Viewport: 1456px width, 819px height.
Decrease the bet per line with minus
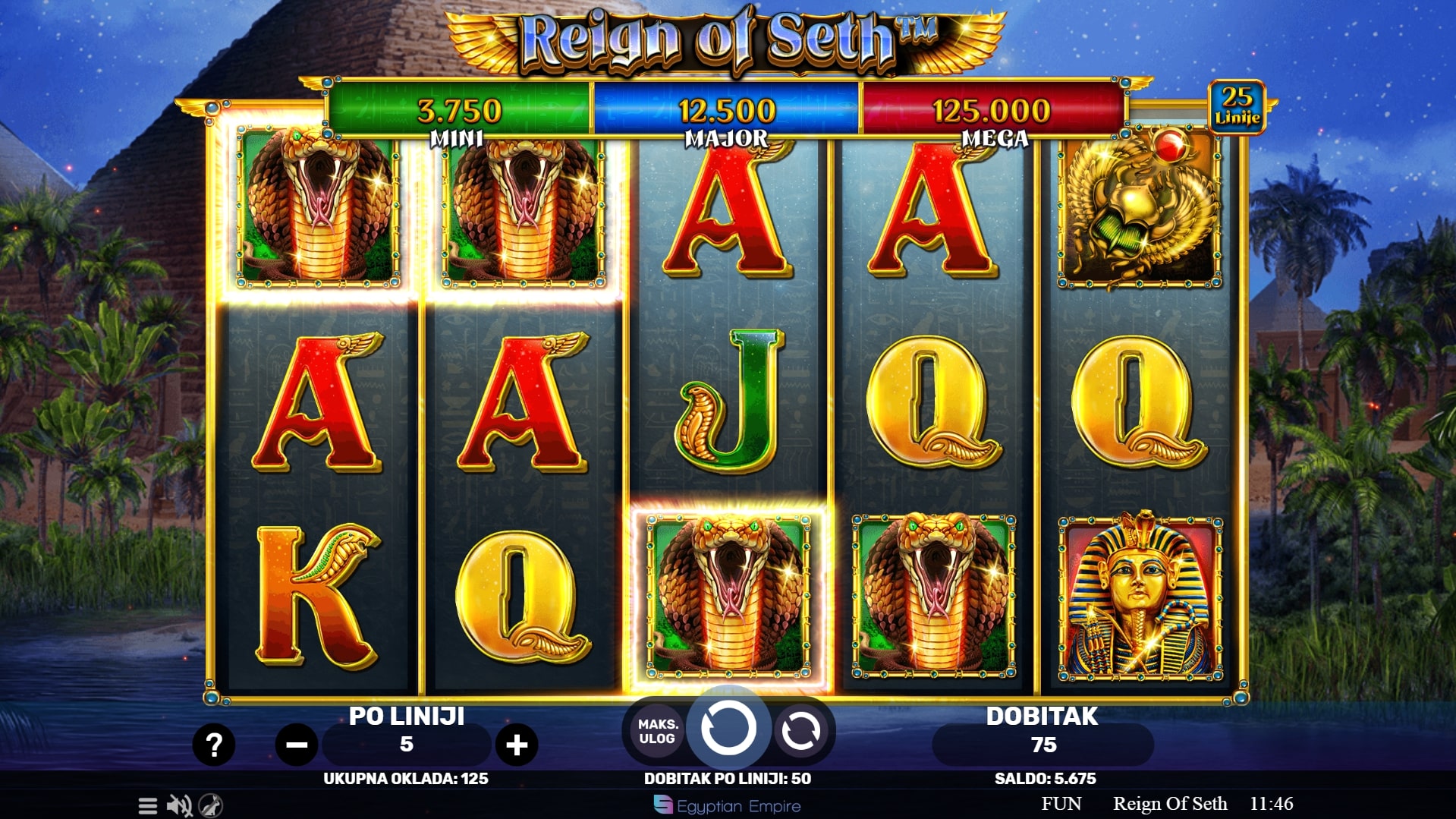tap(296, 745)
